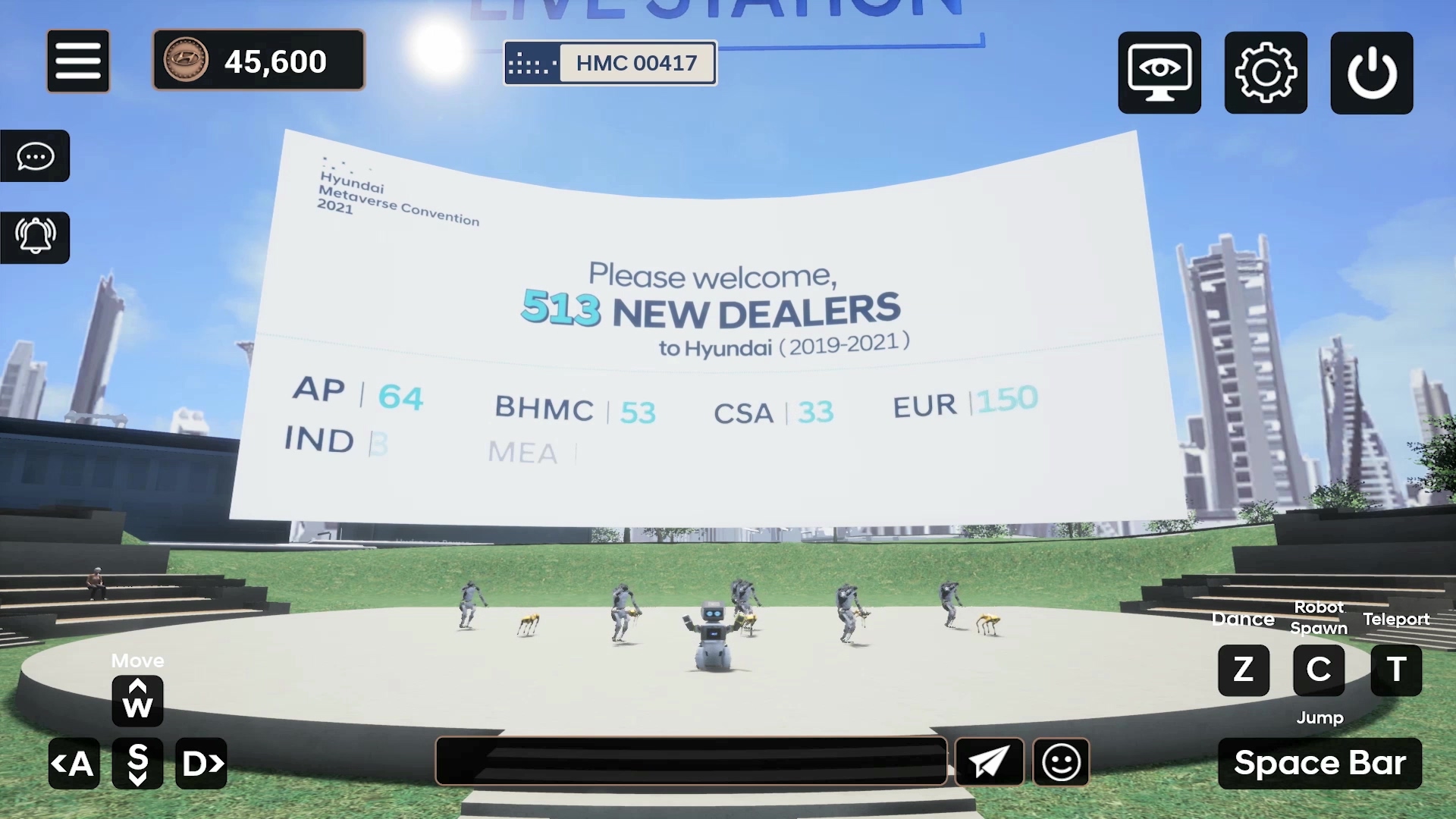Send message with paper plane button
Viewport: 1456px width, 819px height.
[989, 761]
